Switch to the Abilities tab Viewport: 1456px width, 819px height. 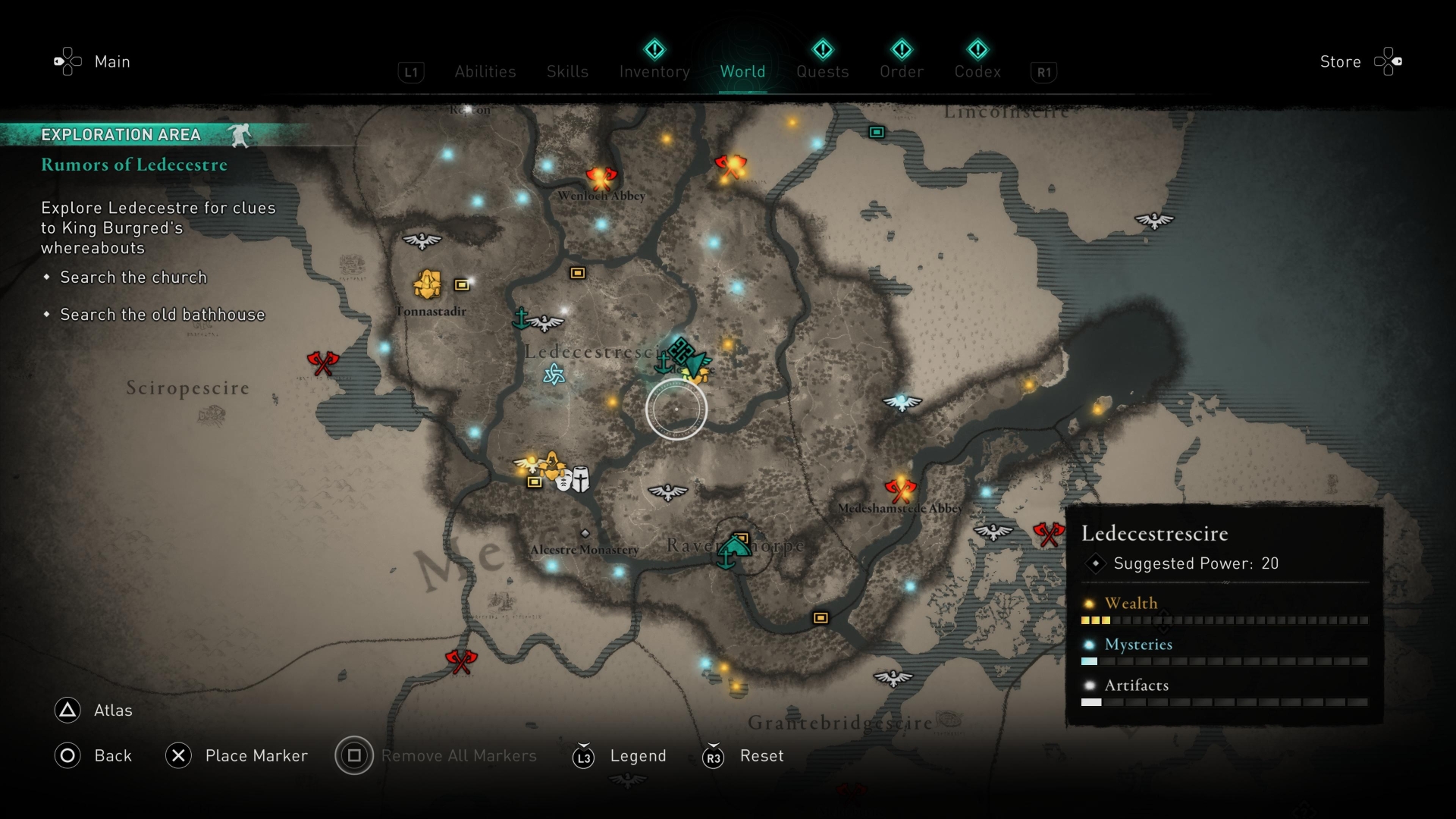pyautogui.click(x=485, y=72)
